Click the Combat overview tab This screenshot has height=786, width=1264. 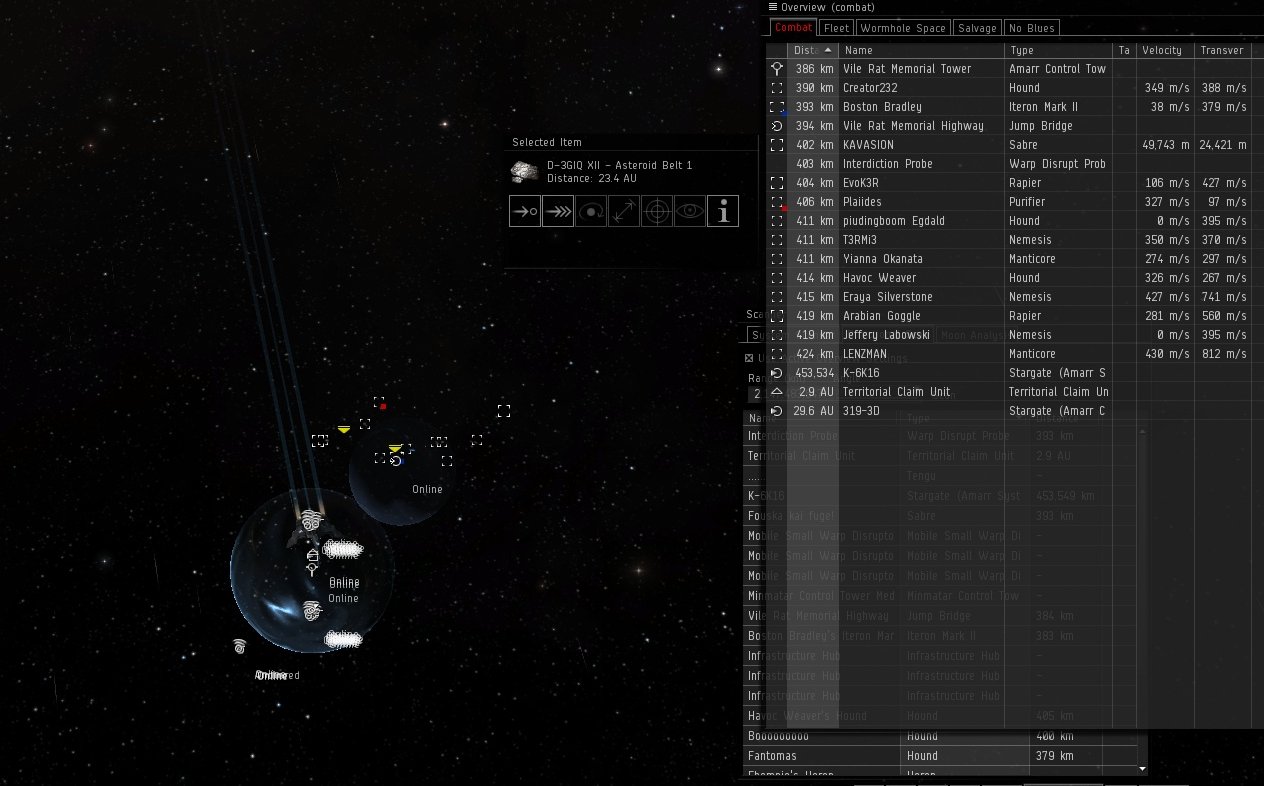pyautogui.click(x=793, y=28)
